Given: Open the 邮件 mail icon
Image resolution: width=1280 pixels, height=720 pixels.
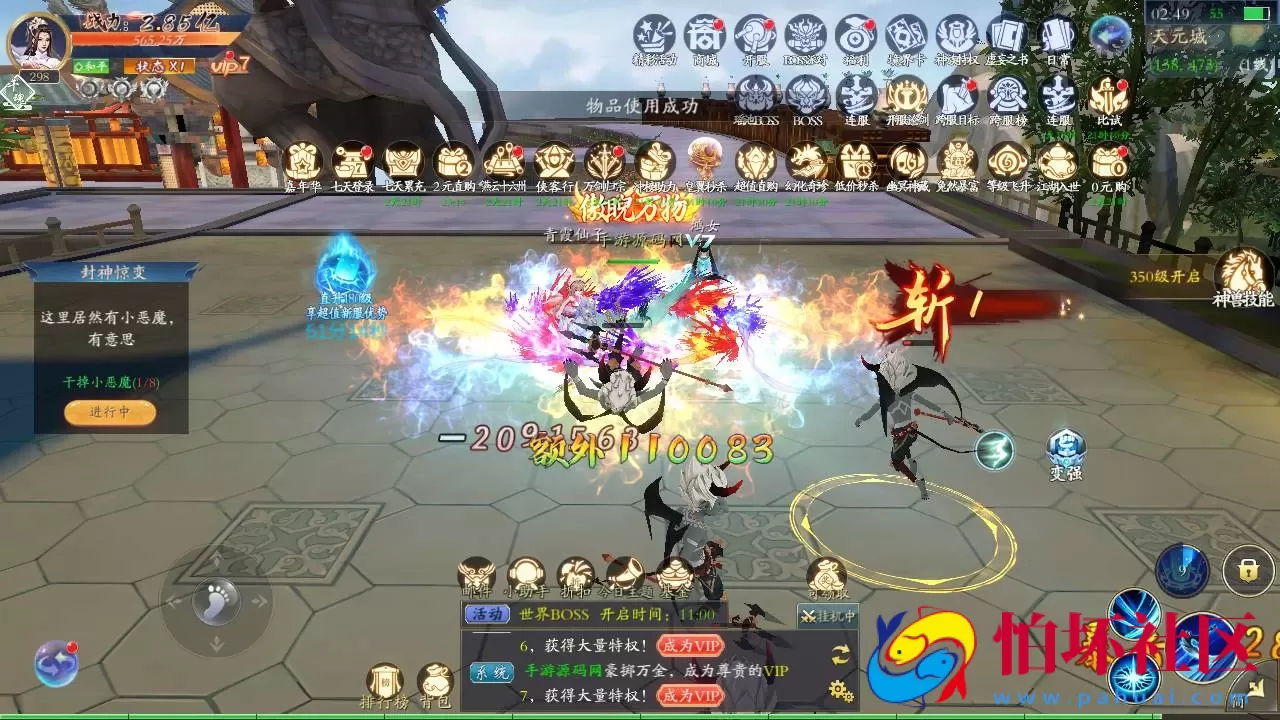Looking at the screenshot, I should point(477,578).
